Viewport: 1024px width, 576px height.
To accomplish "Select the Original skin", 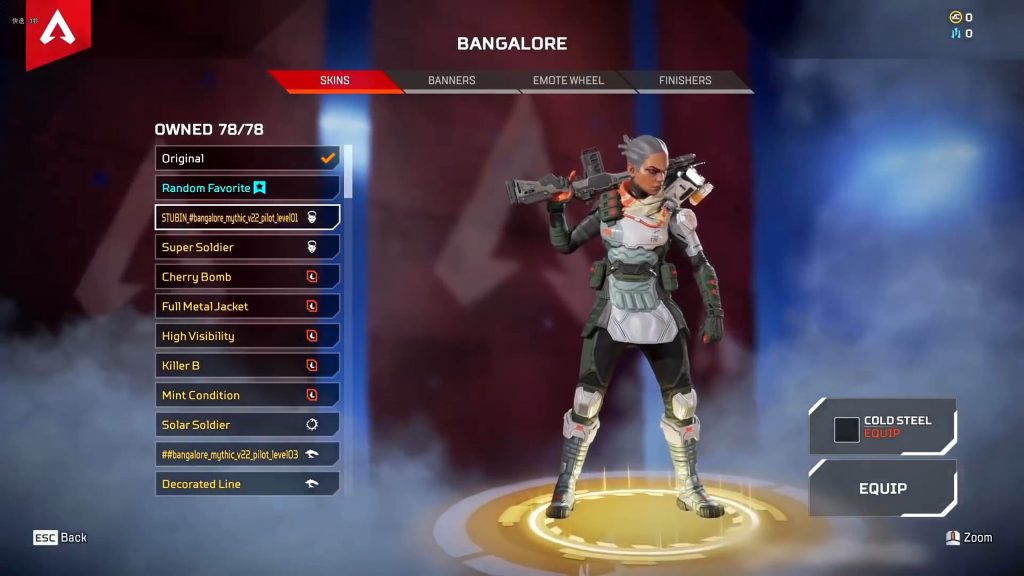I will point(247,158).
